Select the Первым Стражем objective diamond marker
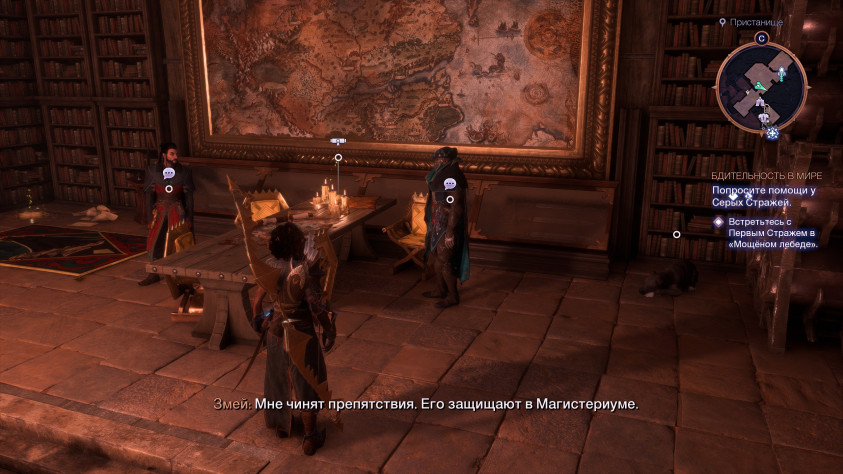The height and width of the screenshot is (474, 843). click(x=717, y=222)
